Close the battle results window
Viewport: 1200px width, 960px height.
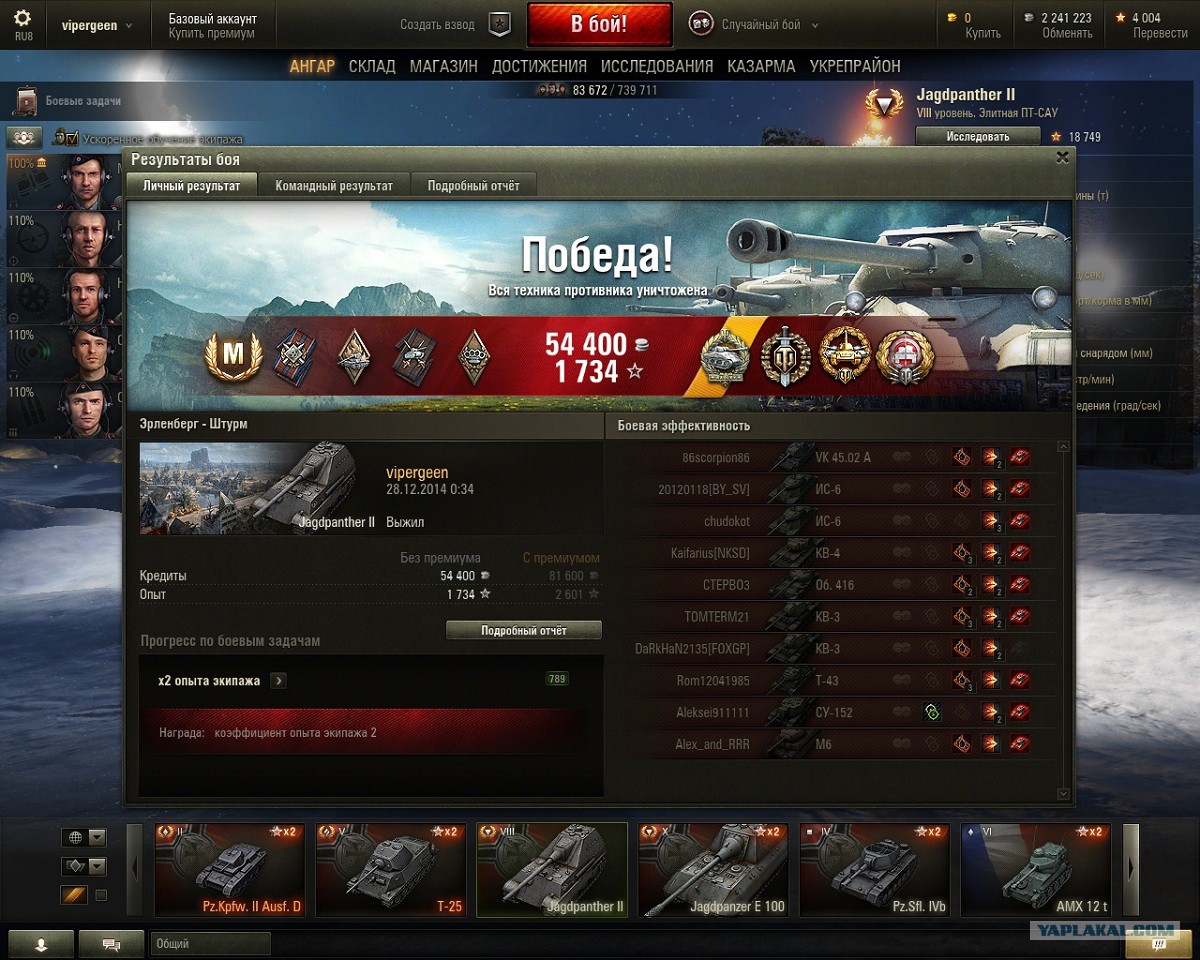pyautogui.click(x=1062, y=157)
